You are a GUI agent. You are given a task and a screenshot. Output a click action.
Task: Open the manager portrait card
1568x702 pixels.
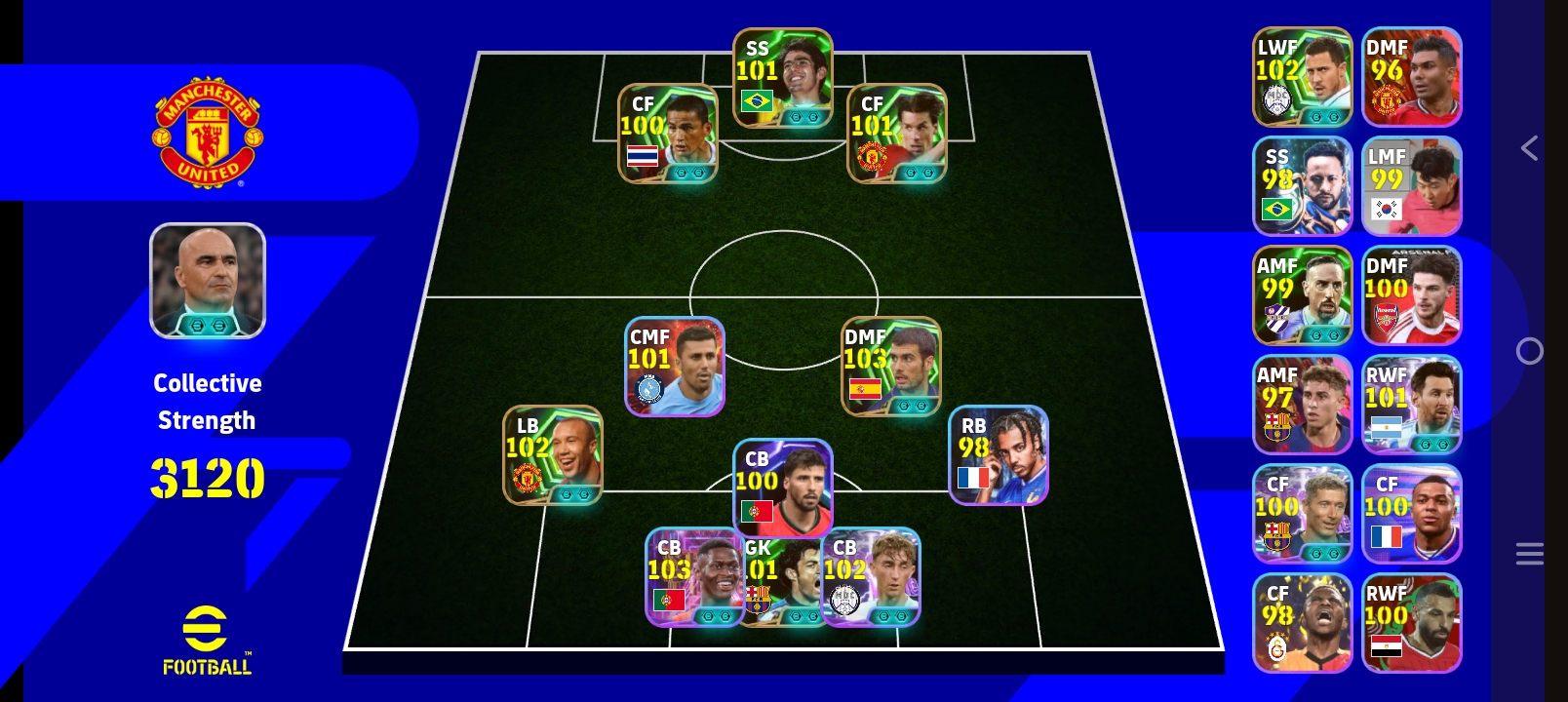pos(208,281)
